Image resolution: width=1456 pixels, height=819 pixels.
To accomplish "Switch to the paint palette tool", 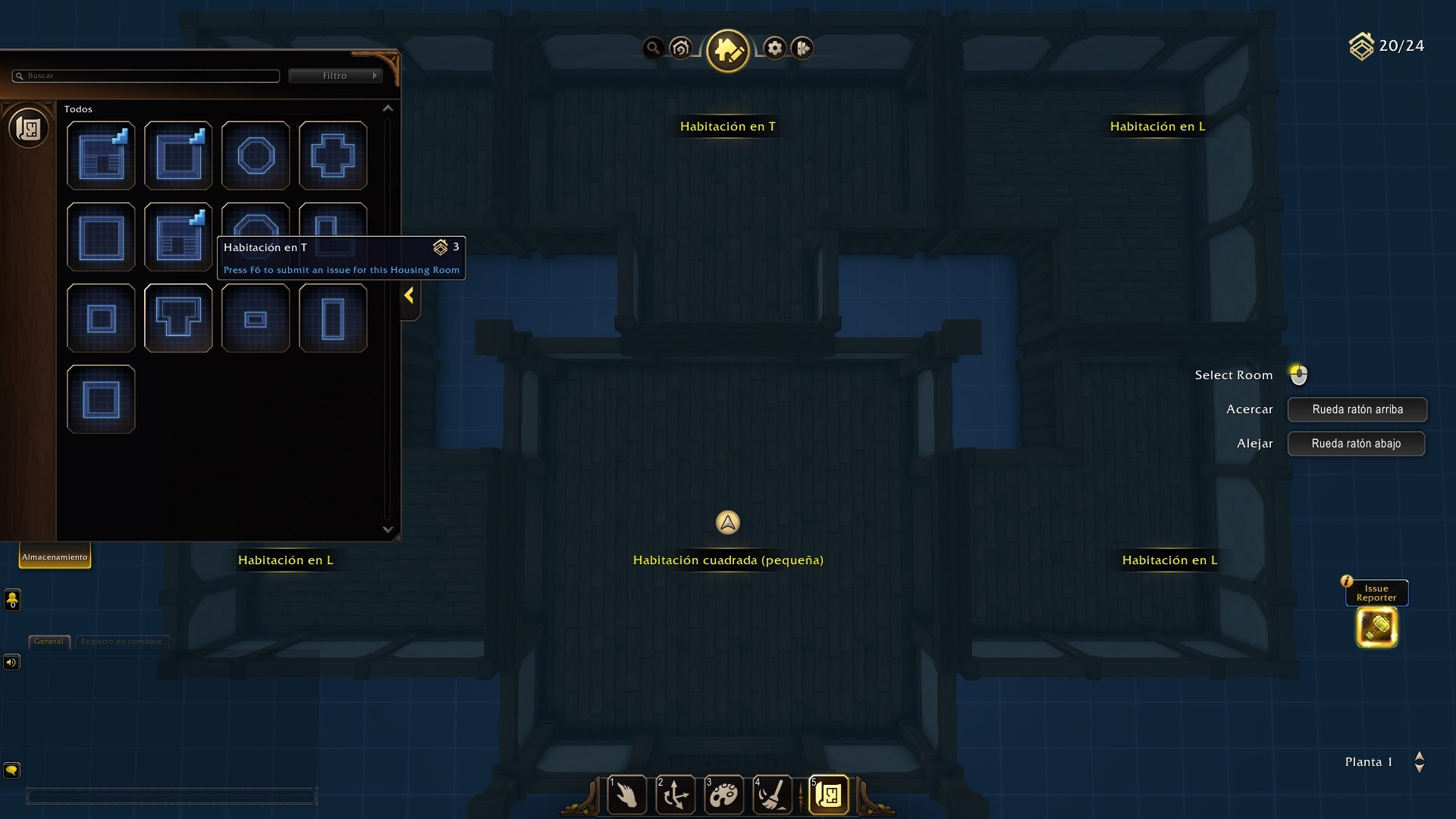I will pos(723,795).
